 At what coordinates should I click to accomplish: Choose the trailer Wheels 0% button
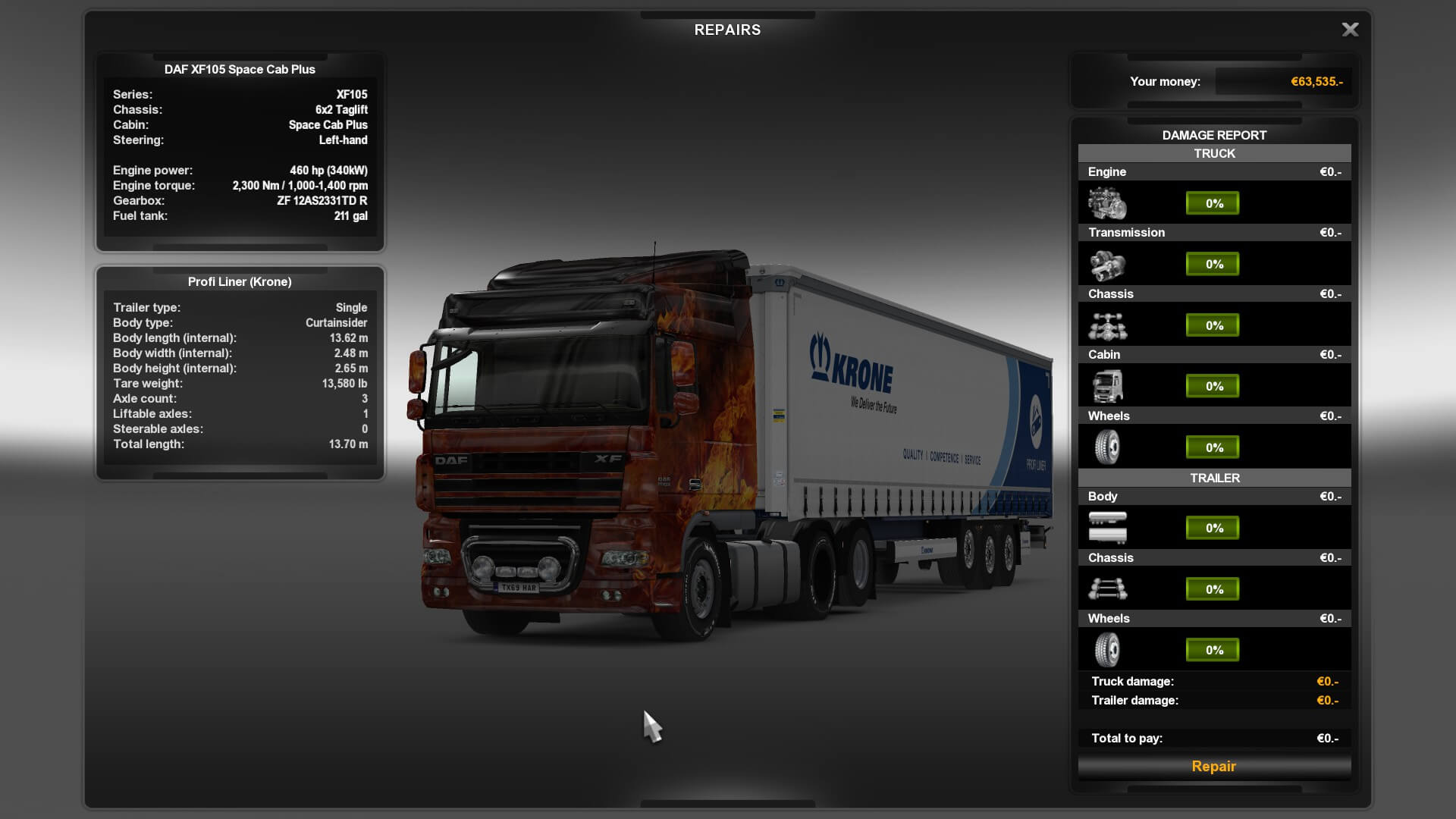[x=1213, y=650]
